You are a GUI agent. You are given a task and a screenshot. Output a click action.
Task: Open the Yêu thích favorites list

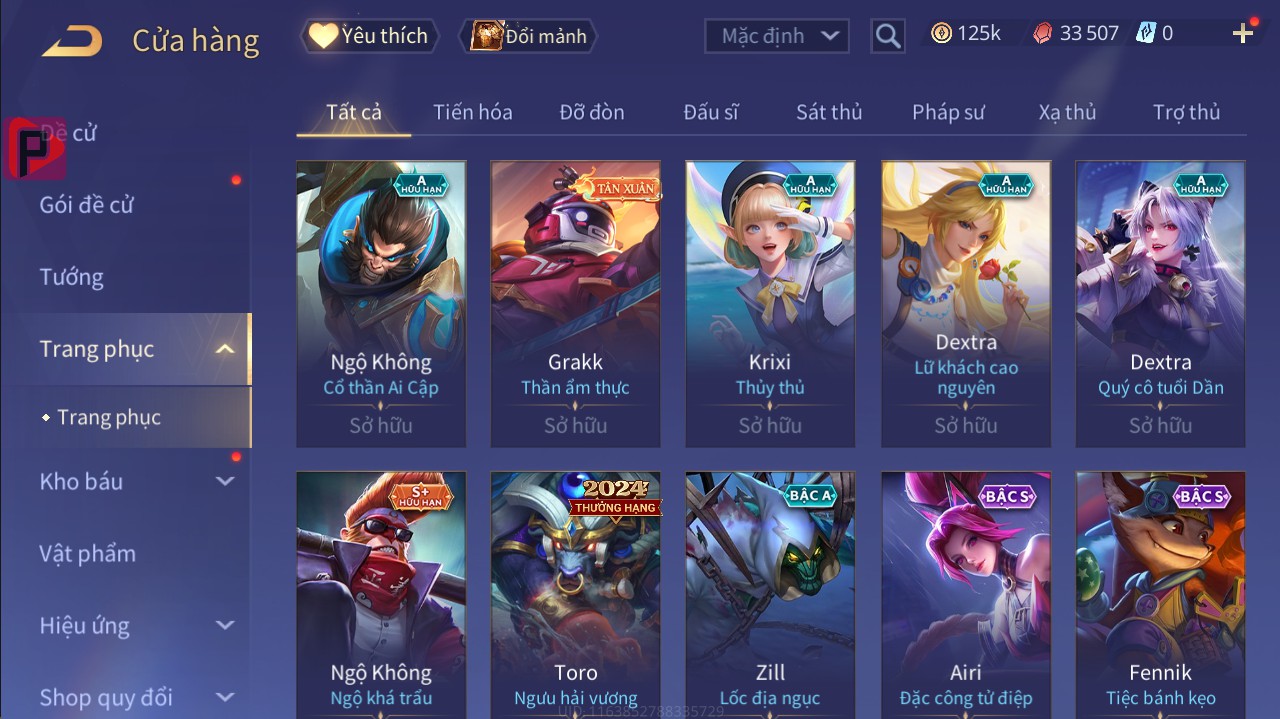point(368,36)
